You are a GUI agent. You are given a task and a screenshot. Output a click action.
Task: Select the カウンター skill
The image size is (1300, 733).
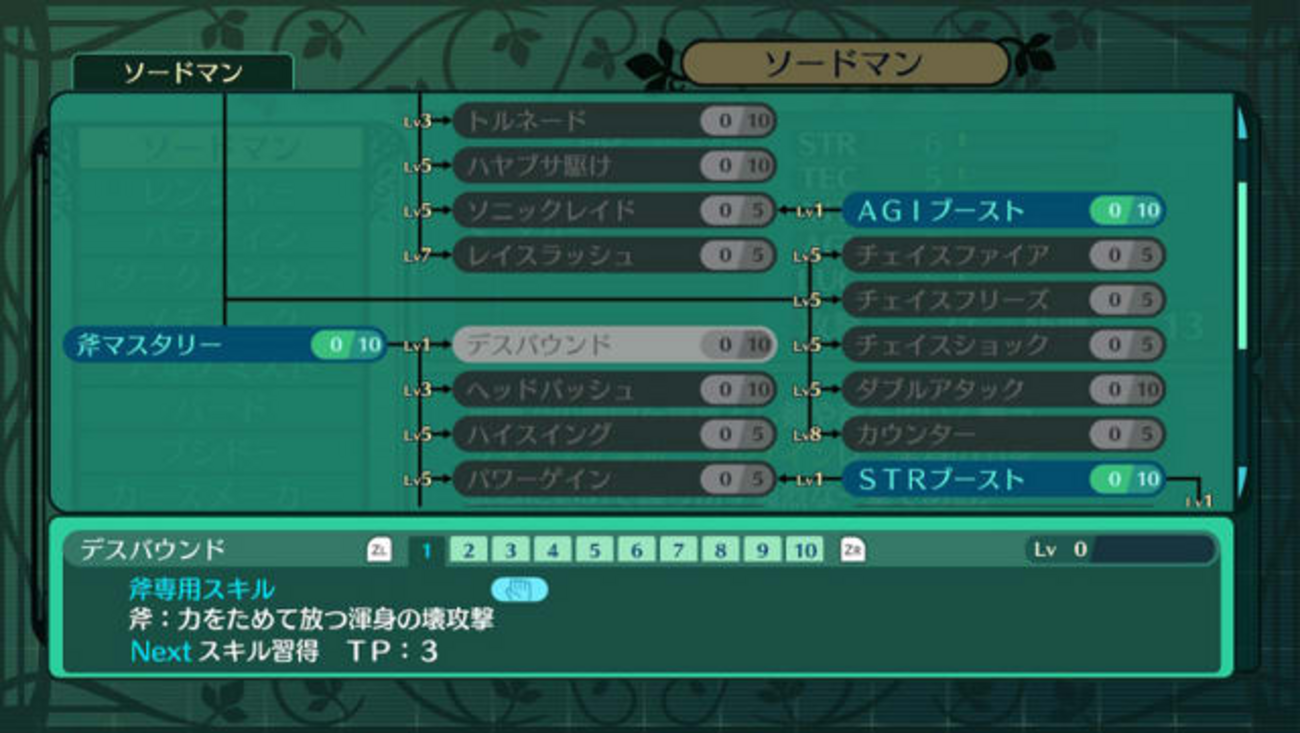(x=1002, y=434)
